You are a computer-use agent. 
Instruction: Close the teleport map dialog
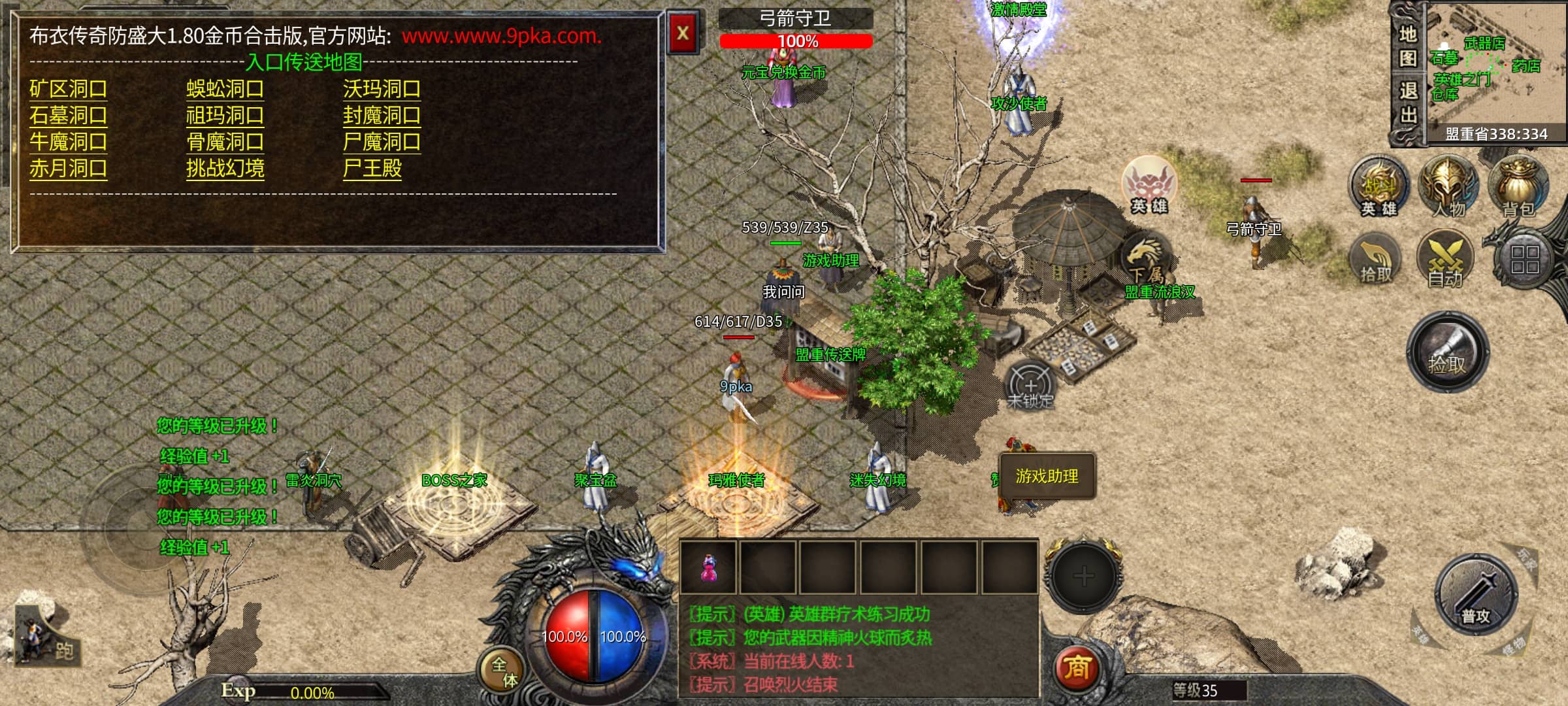683,33
